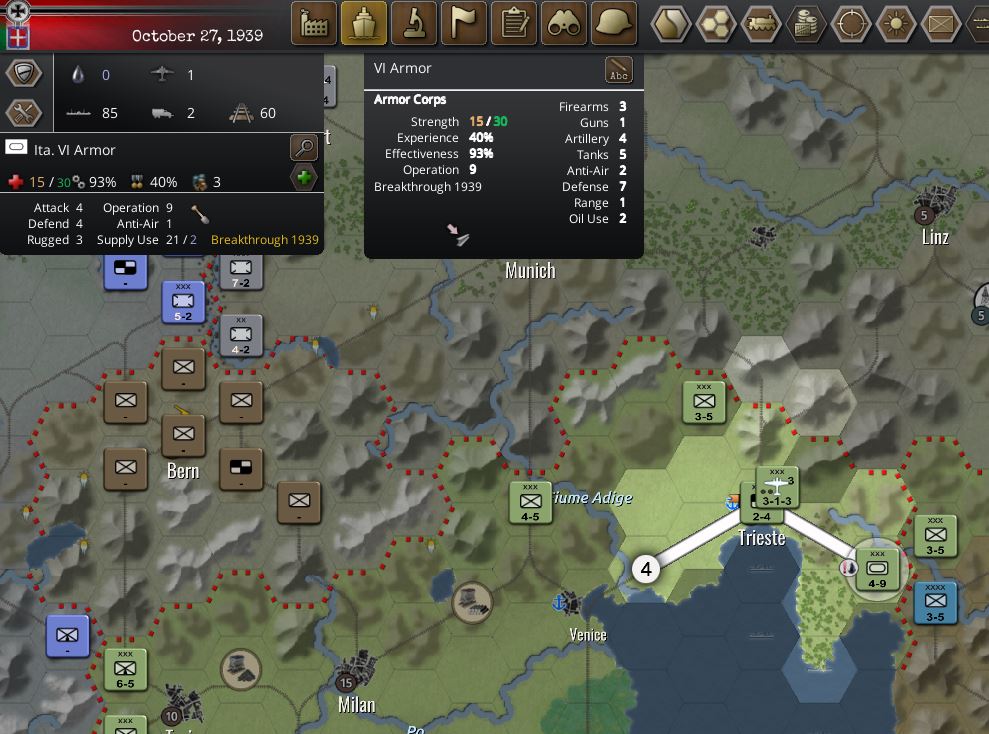Screen dimensions: 989x734
Task: Click the binoculars toolbar button
Action: [564, 23]
